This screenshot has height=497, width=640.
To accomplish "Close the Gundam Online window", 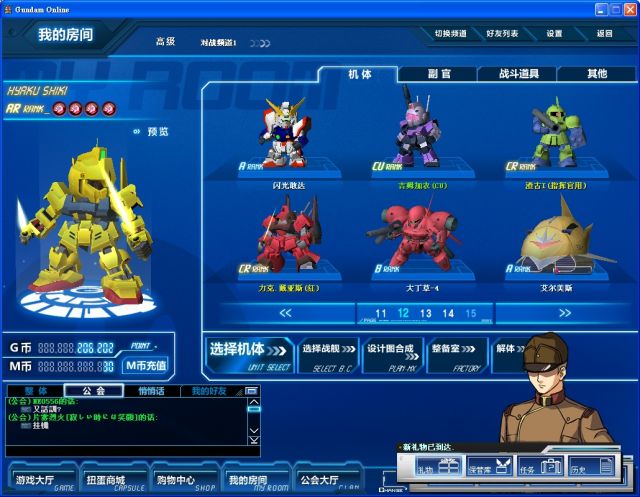I will [x=629, y=8].
